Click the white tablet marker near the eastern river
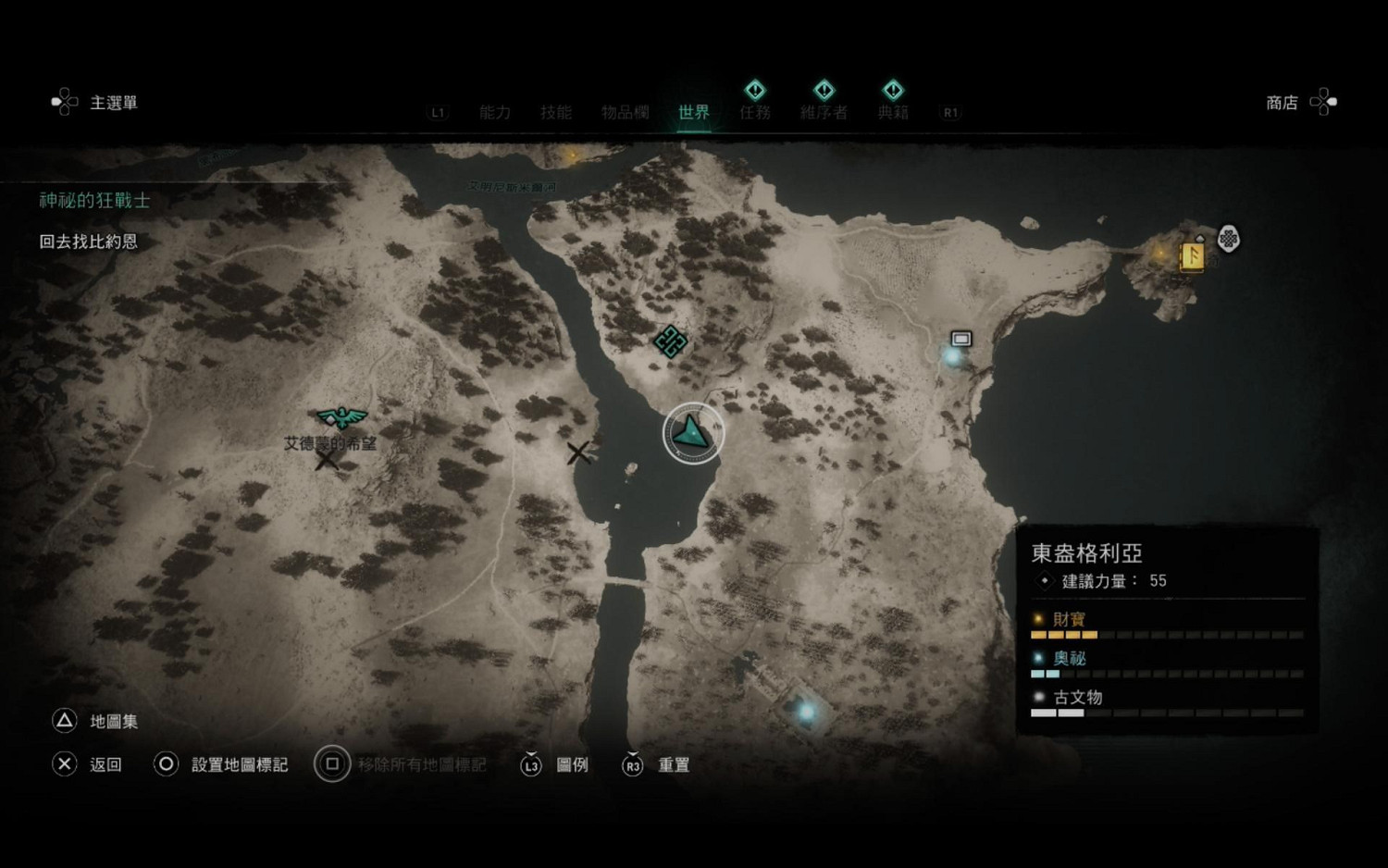 (x=960, y=339)
